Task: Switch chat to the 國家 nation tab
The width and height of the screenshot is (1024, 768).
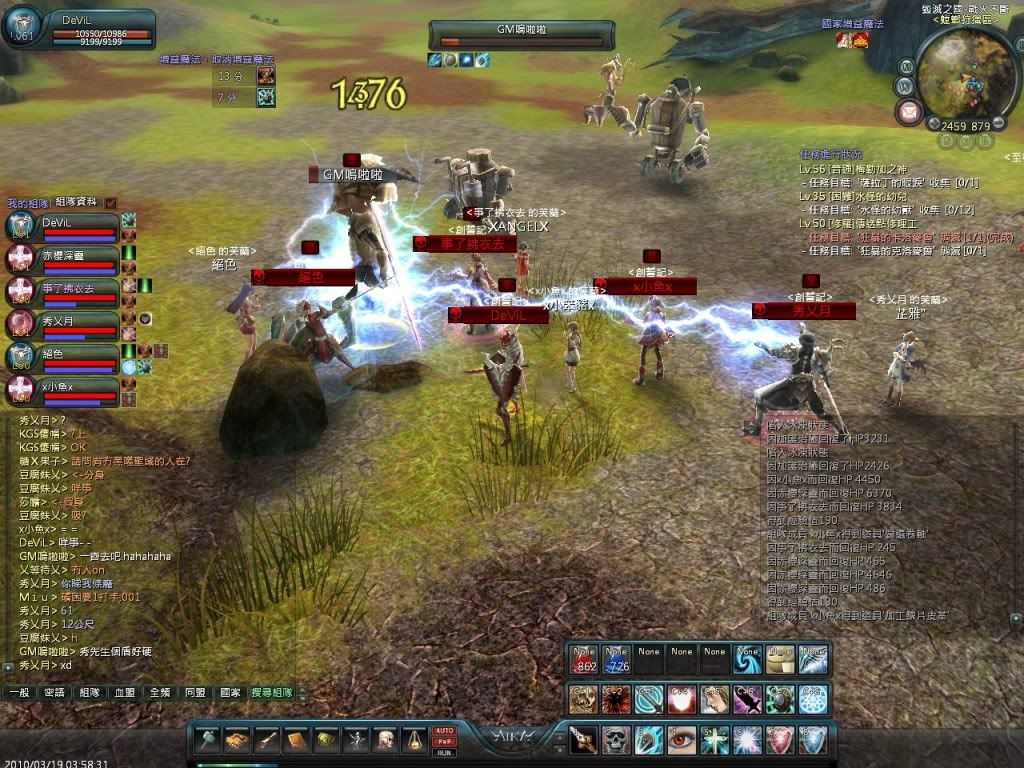Action: (x=230, y=692)
